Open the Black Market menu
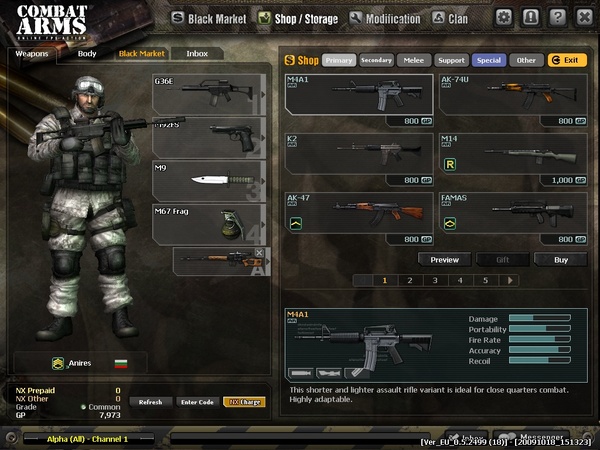Screen dimensions: 600x450 (208, 18)
